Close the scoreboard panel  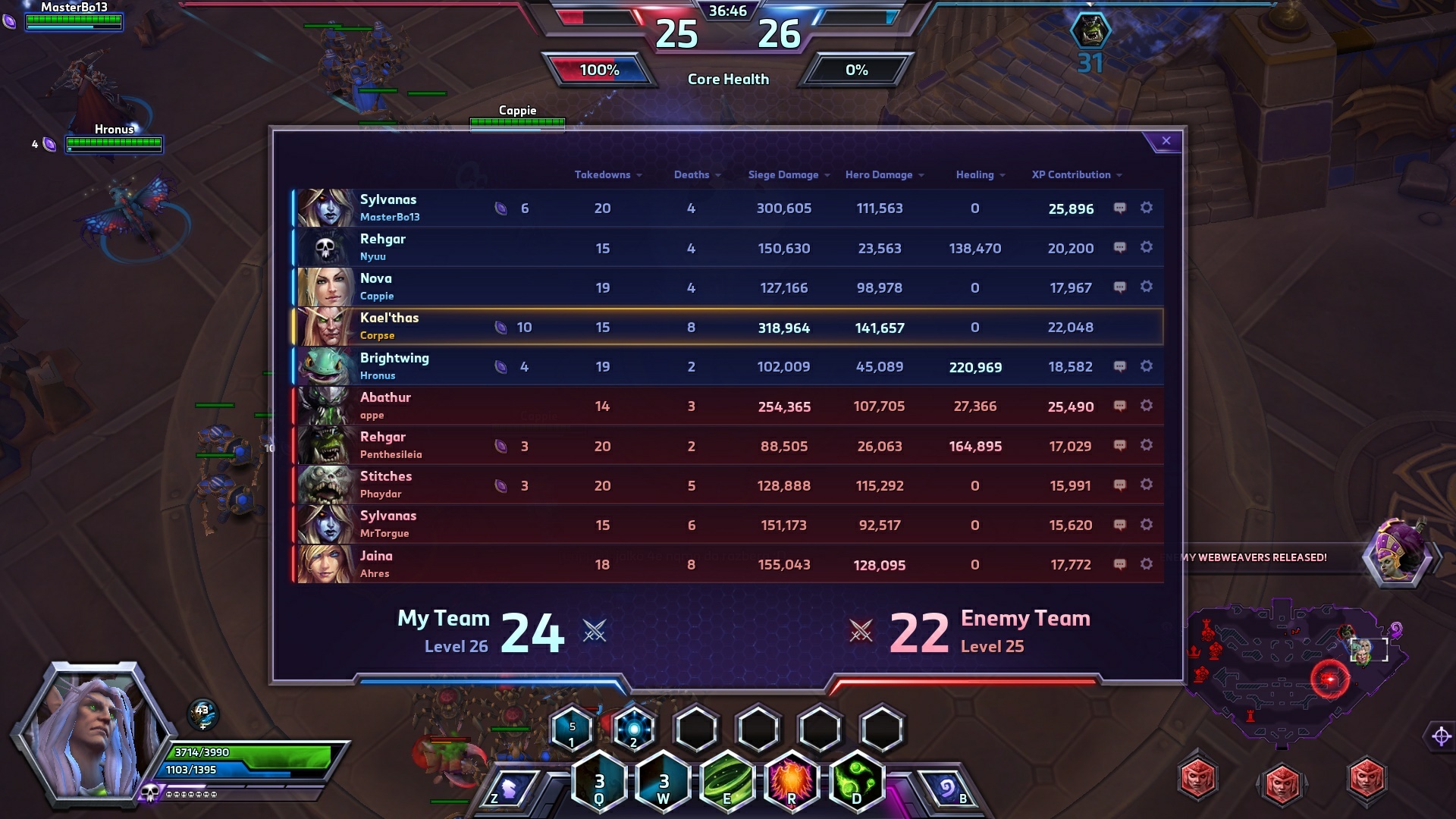click(1166, 141)
